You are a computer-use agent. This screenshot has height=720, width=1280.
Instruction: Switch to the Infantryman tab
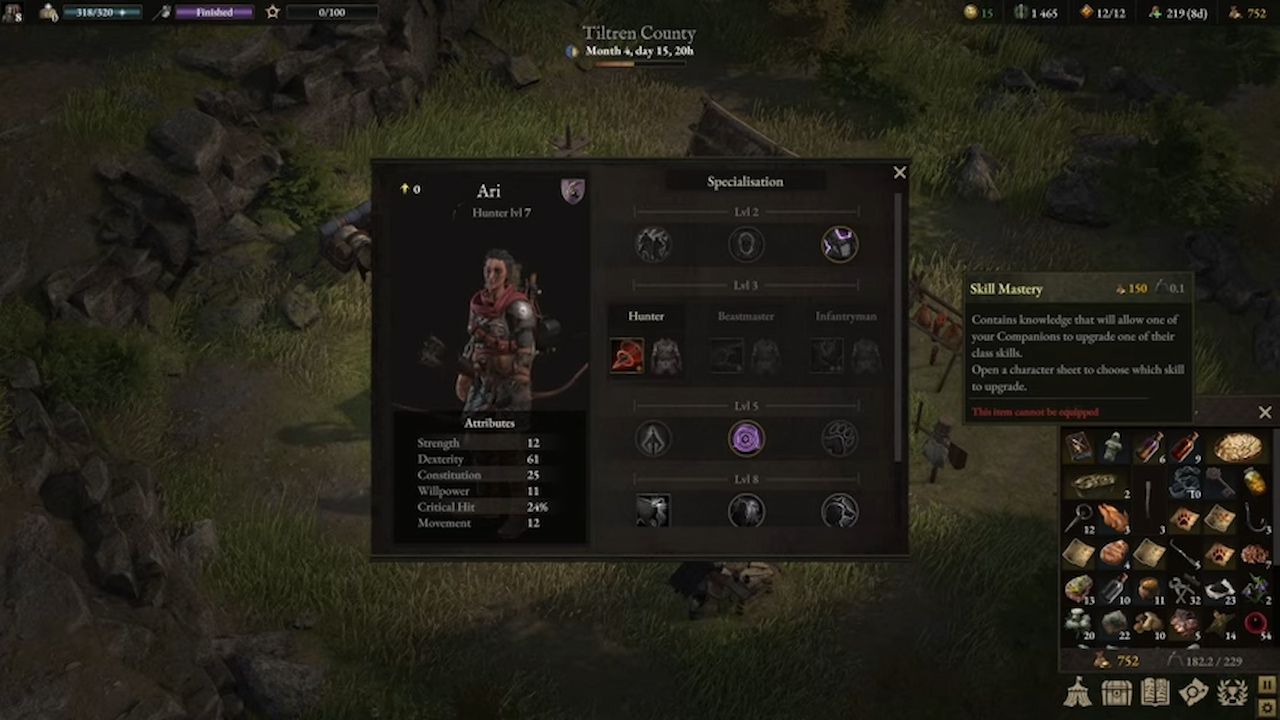click(846, 316)
